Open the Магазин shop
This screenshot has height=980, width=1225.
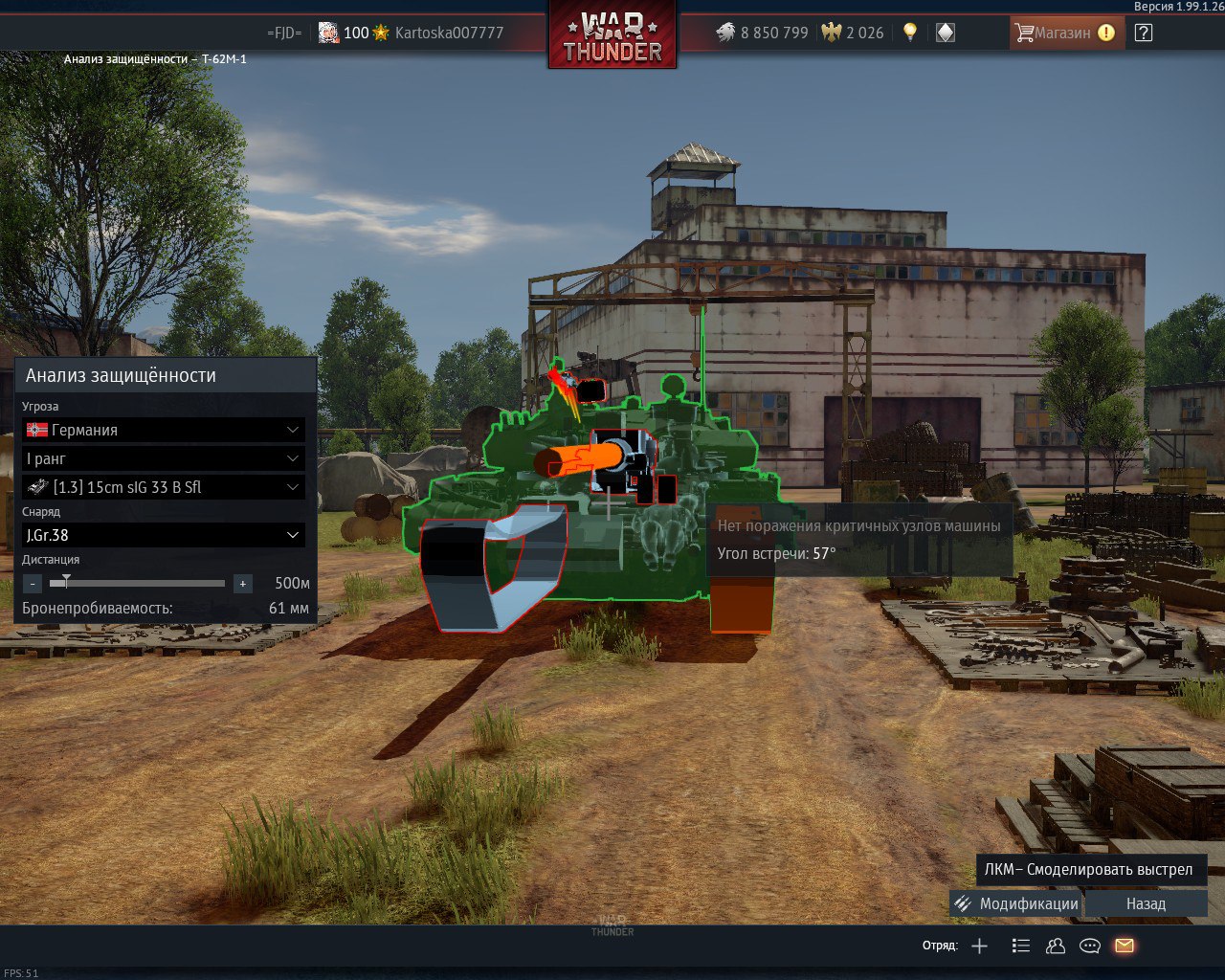[x=1064, y=33]
